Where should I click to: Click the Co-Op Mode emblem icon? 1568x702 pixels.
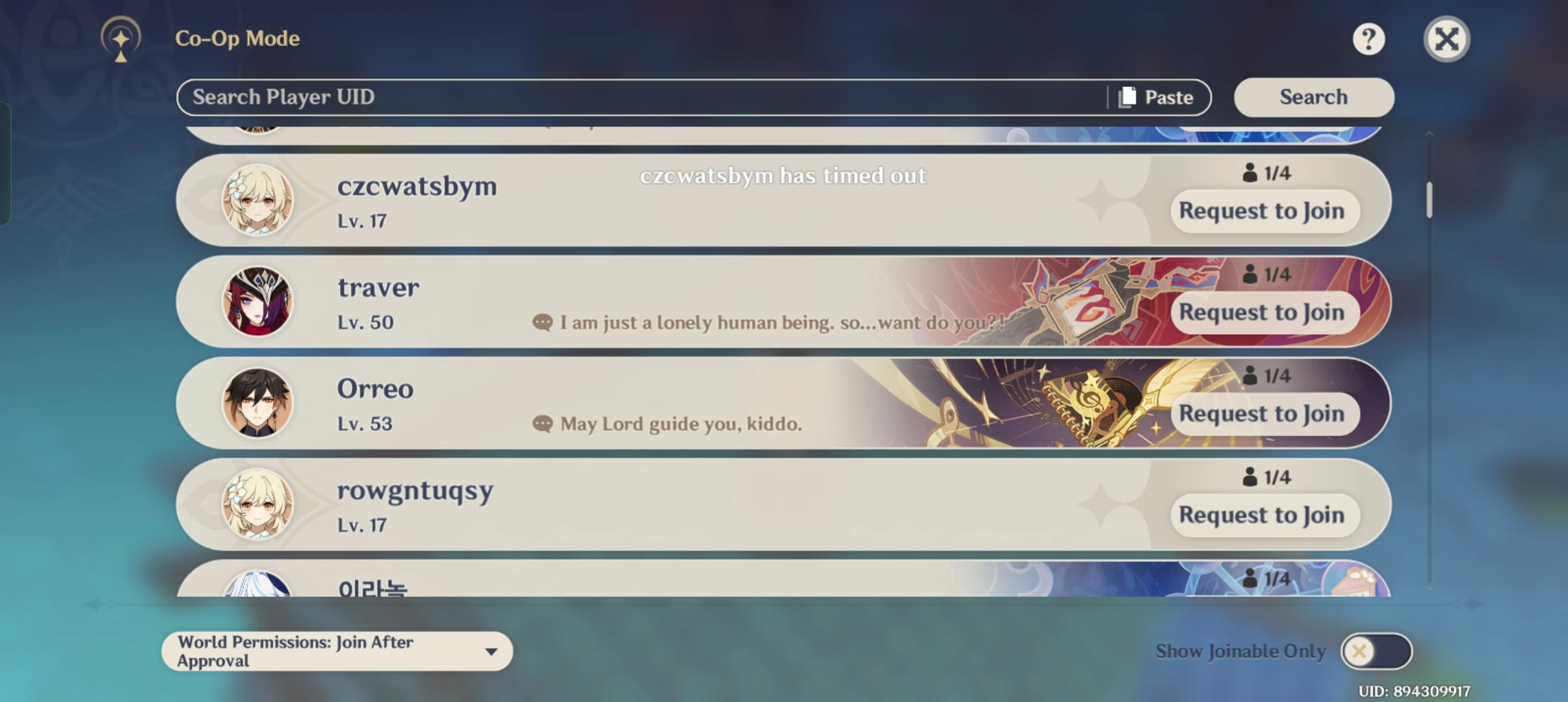coord(120,38)
